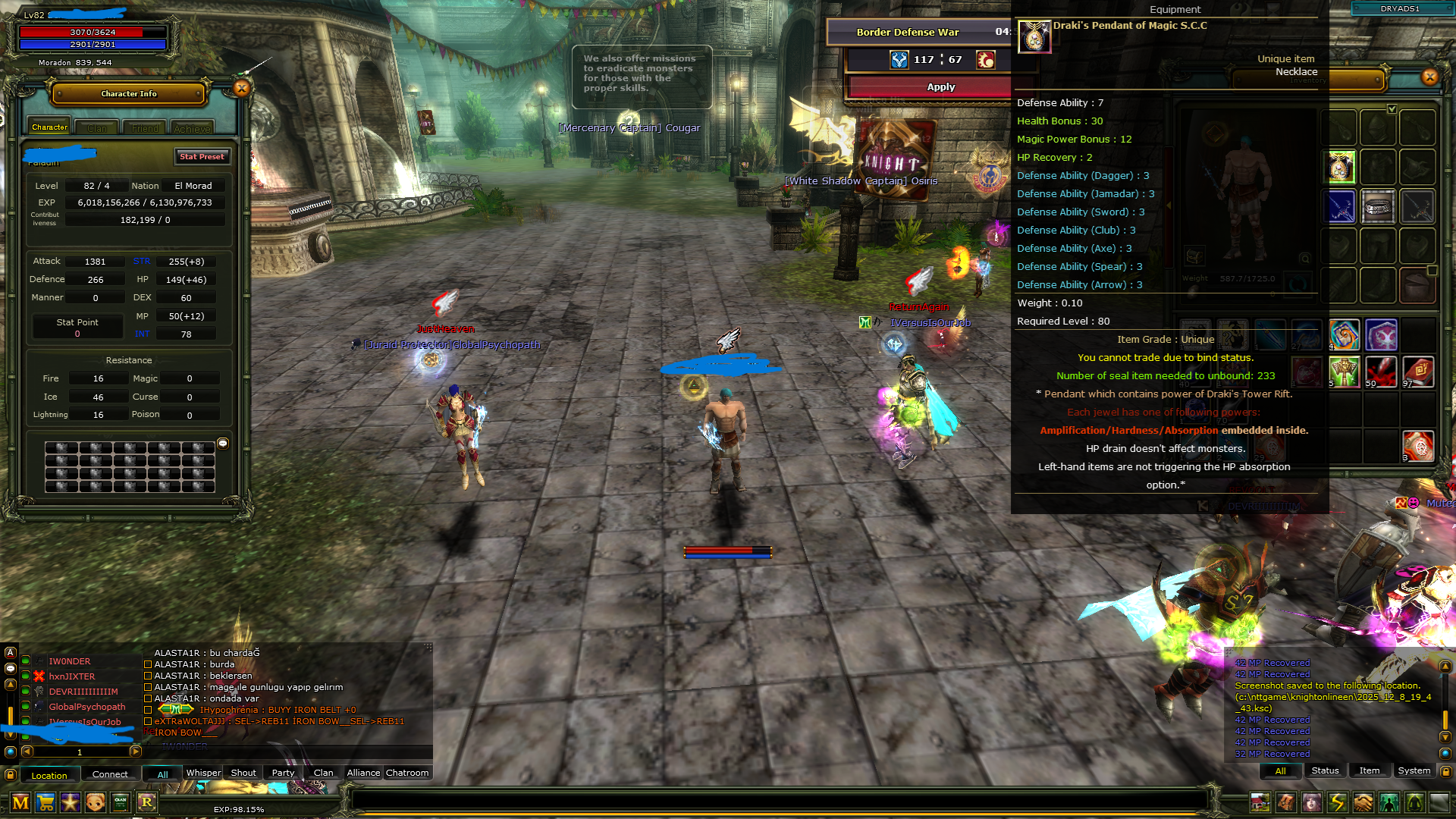The image size is (1456, 819).
Task: Select the golden hammer inventory item
Action: point(1344,372)
